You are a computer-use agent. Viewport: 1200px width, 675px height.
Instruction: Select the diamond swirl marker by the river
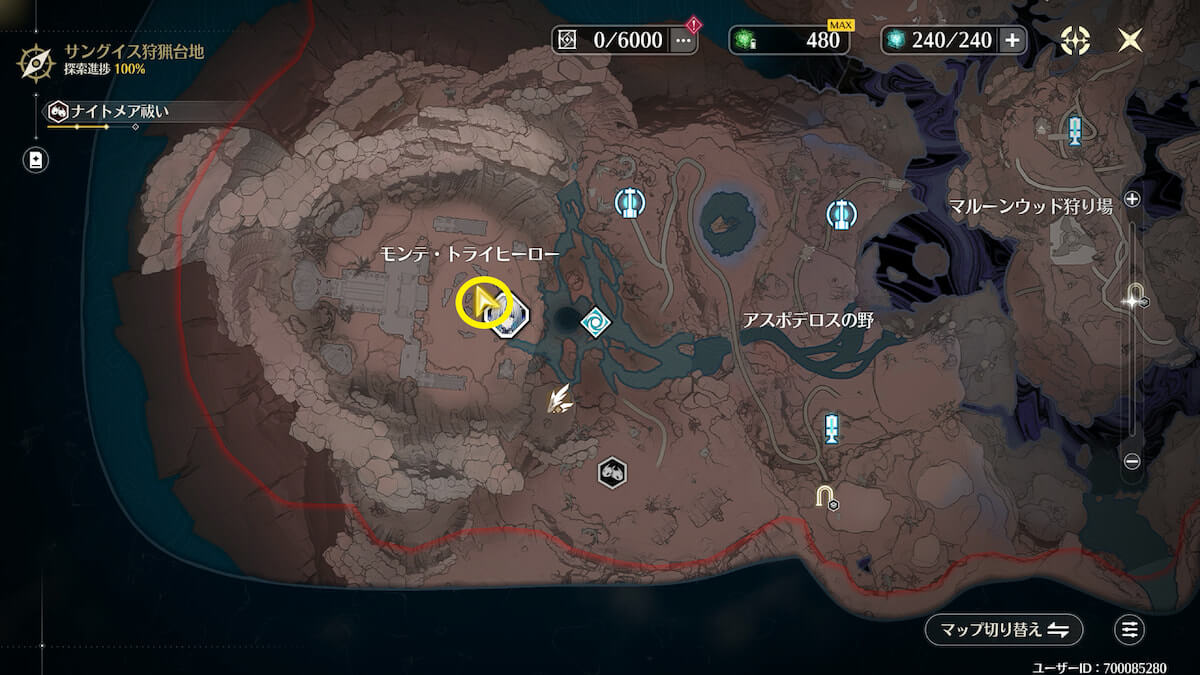pyautogui.click(x=596, y=322)
